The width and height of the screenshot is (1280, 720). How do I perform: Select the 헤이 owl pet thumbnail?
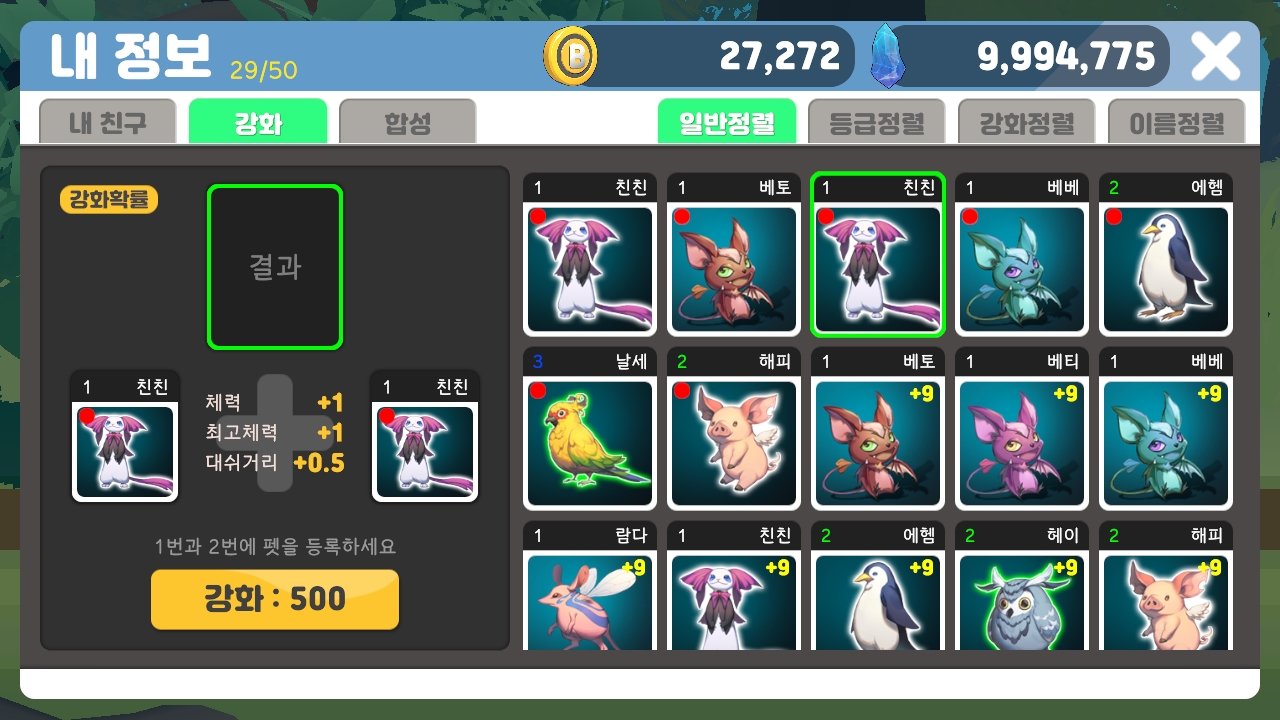[1021, 605]
